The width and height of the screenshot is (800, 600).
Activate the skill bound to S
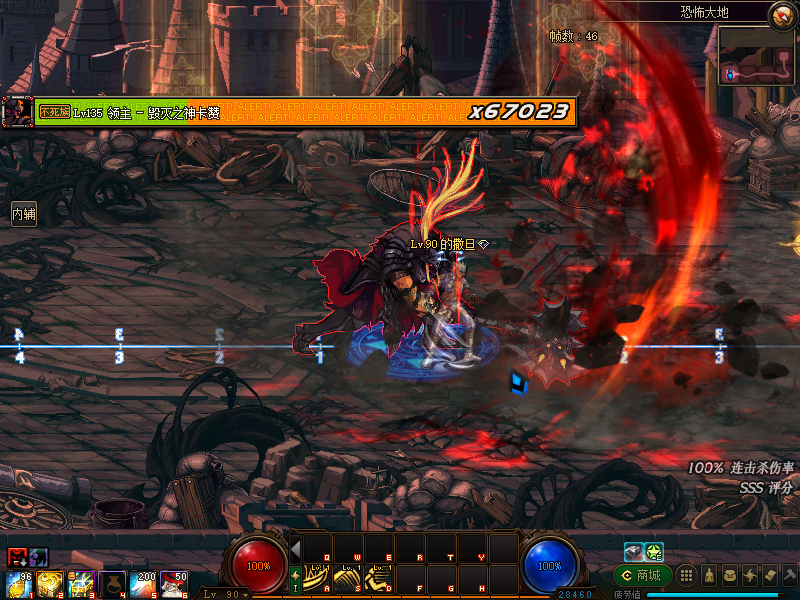pyautogui.click(x=347, y=578)
